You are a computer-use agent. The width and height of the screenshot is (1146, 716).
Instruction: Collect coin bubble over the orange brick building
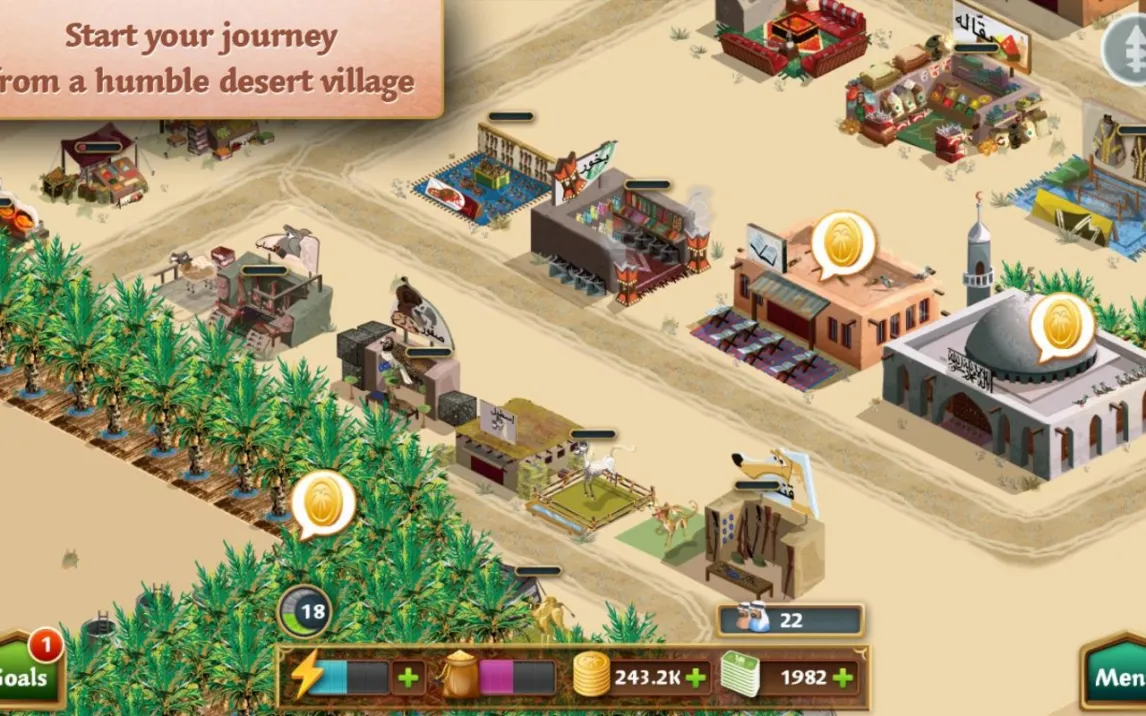point(843,242)
